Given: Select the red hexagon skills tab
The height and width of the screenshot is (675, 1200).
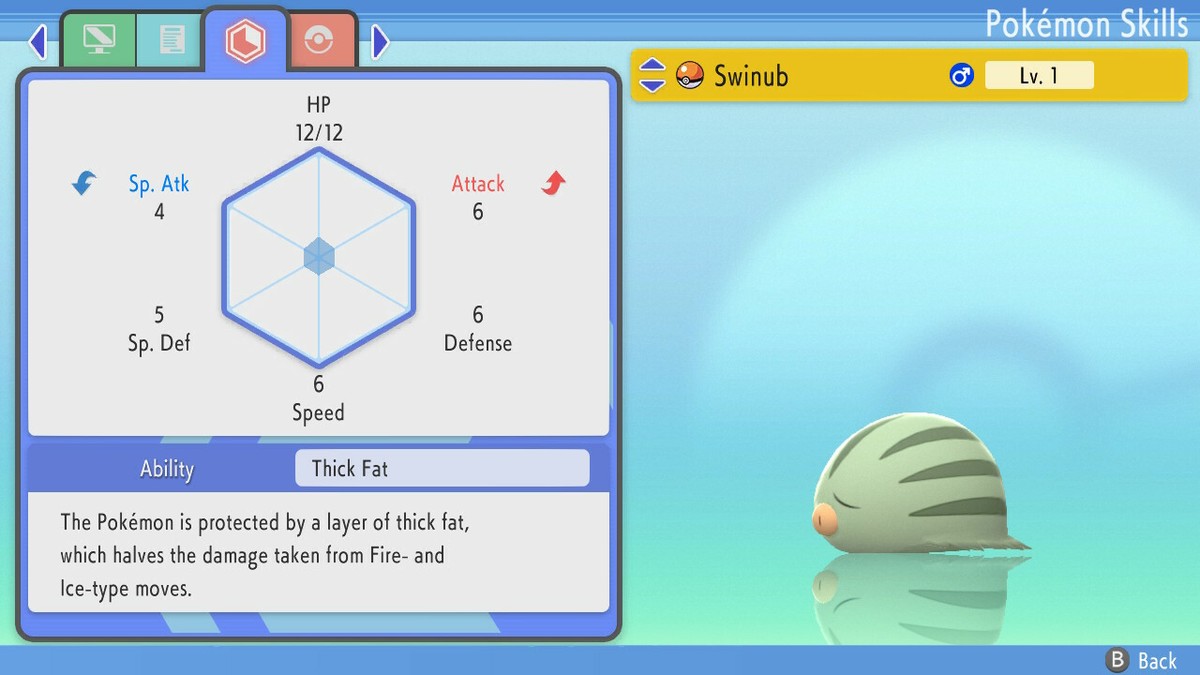Looking at the screenshot, I should (x=245, y=40).
